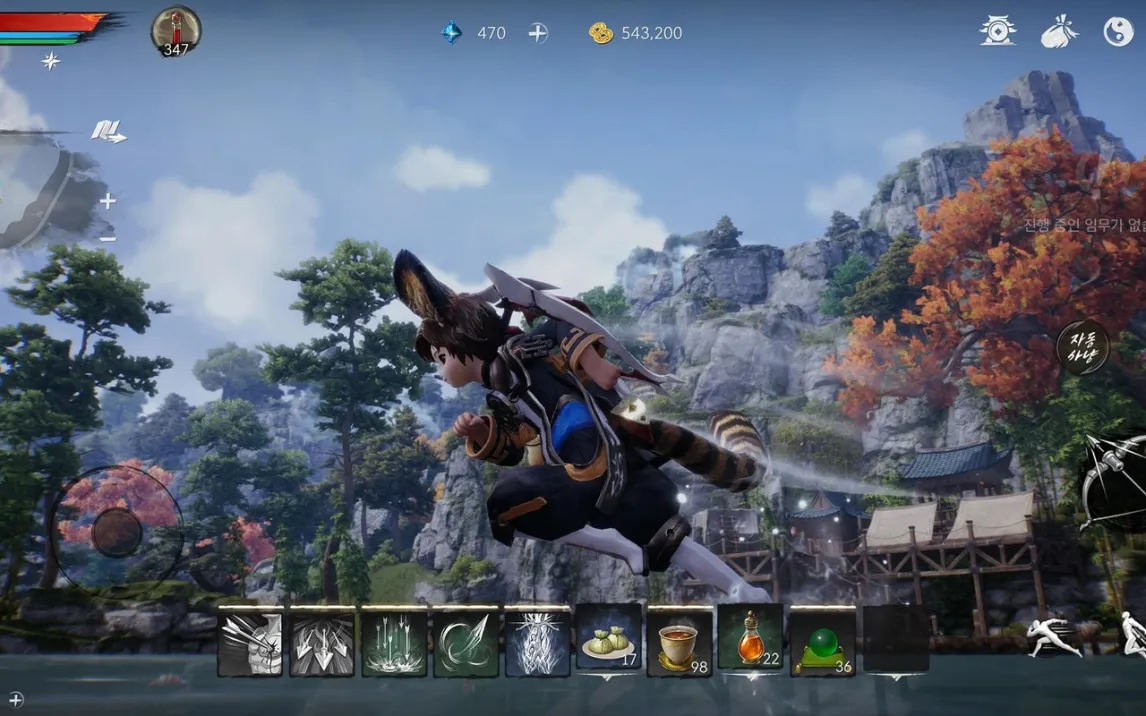The height and width of the screenshot is (716, 1146).
Task: Eat the dumplings item with 17 left
Action: pyautogui.click(x=609, y=640)
